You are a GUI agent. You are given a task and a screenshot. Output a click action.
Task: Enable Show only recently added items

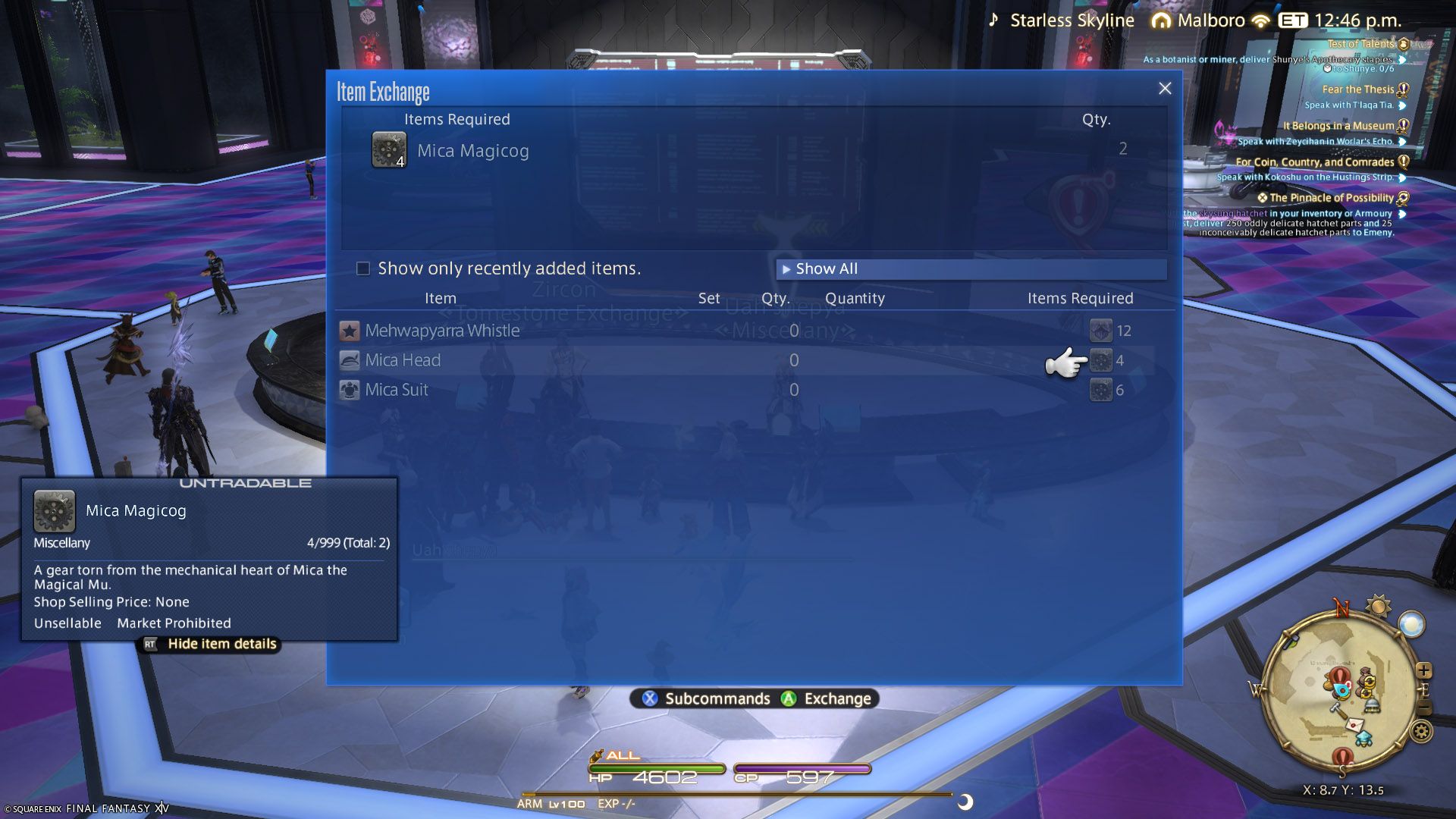click(362, 268)
